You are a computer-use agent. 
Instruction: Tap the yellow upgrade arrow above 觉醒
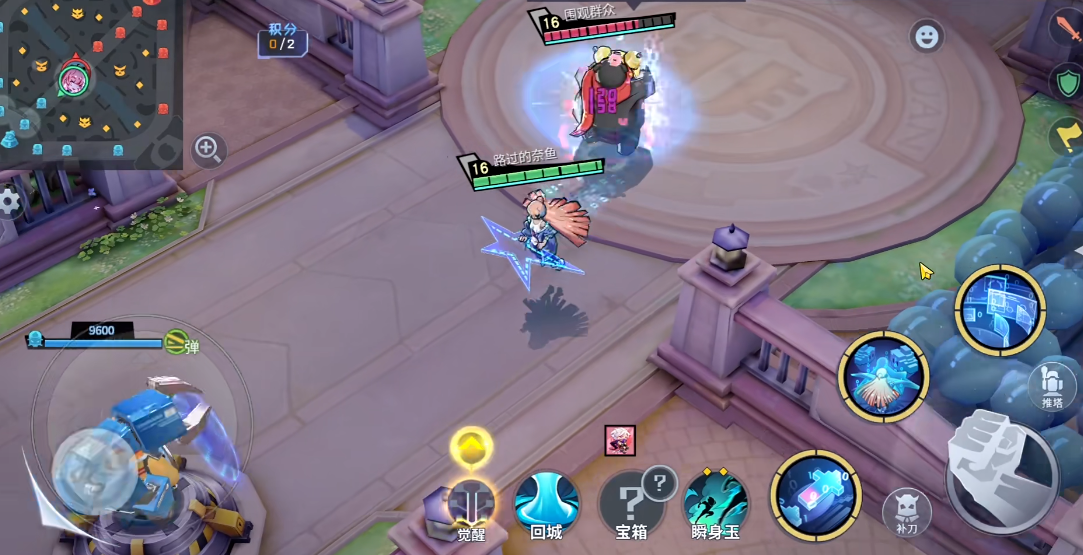point(471,448)
